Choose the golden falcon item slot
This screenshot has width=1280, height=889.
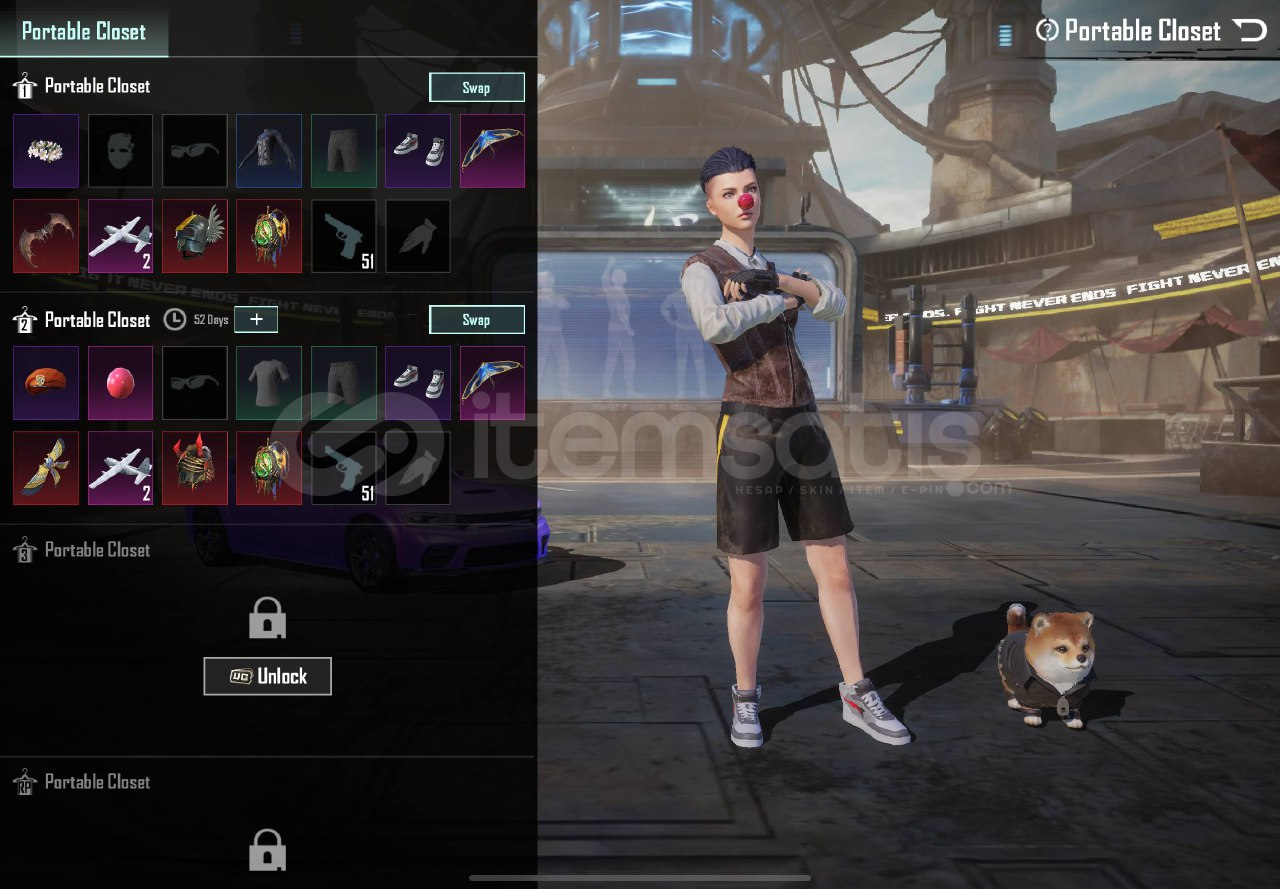click(46, 468)
